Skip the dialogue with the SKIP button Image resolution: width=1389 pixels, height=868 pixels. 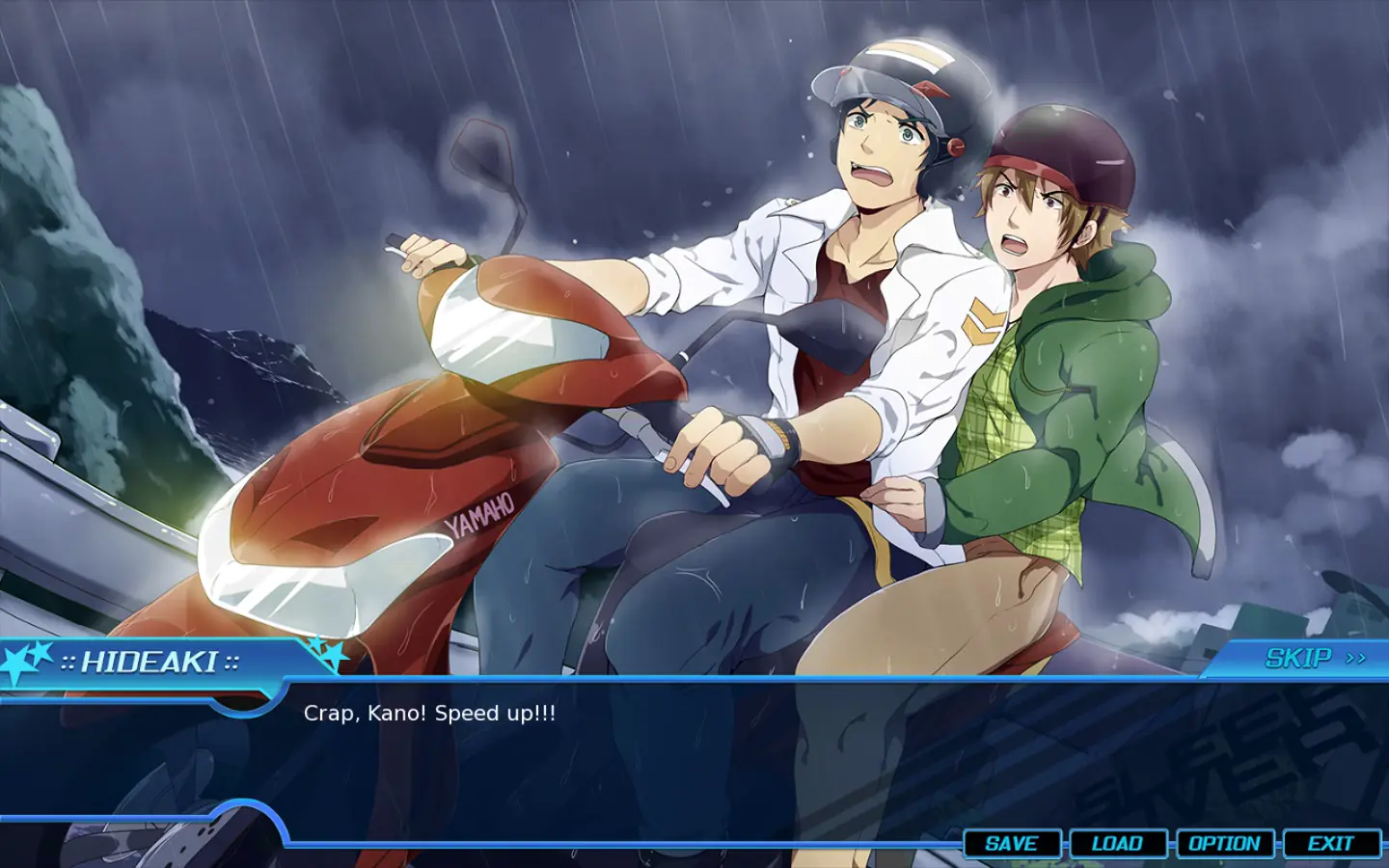(1314, 659)
